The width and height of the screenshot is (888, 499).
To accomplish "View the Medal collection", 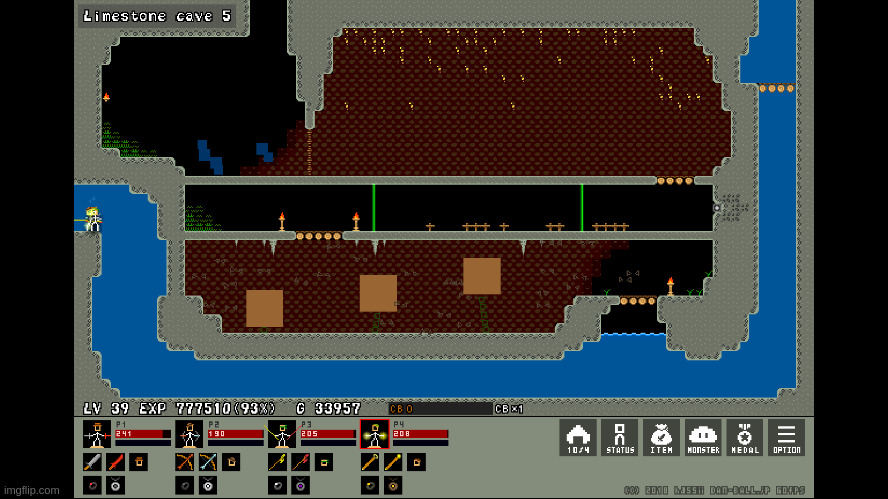I will coord(744,437).
